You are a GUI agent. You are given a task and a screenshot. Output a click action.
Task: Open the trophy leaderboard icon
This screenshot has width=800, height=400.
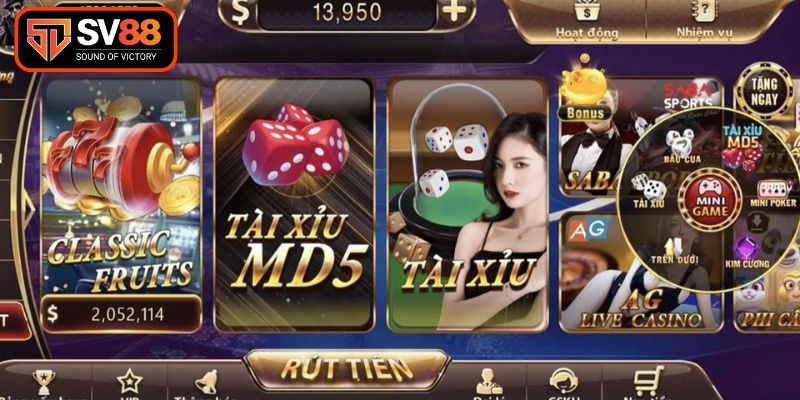(x=42, y=381)
